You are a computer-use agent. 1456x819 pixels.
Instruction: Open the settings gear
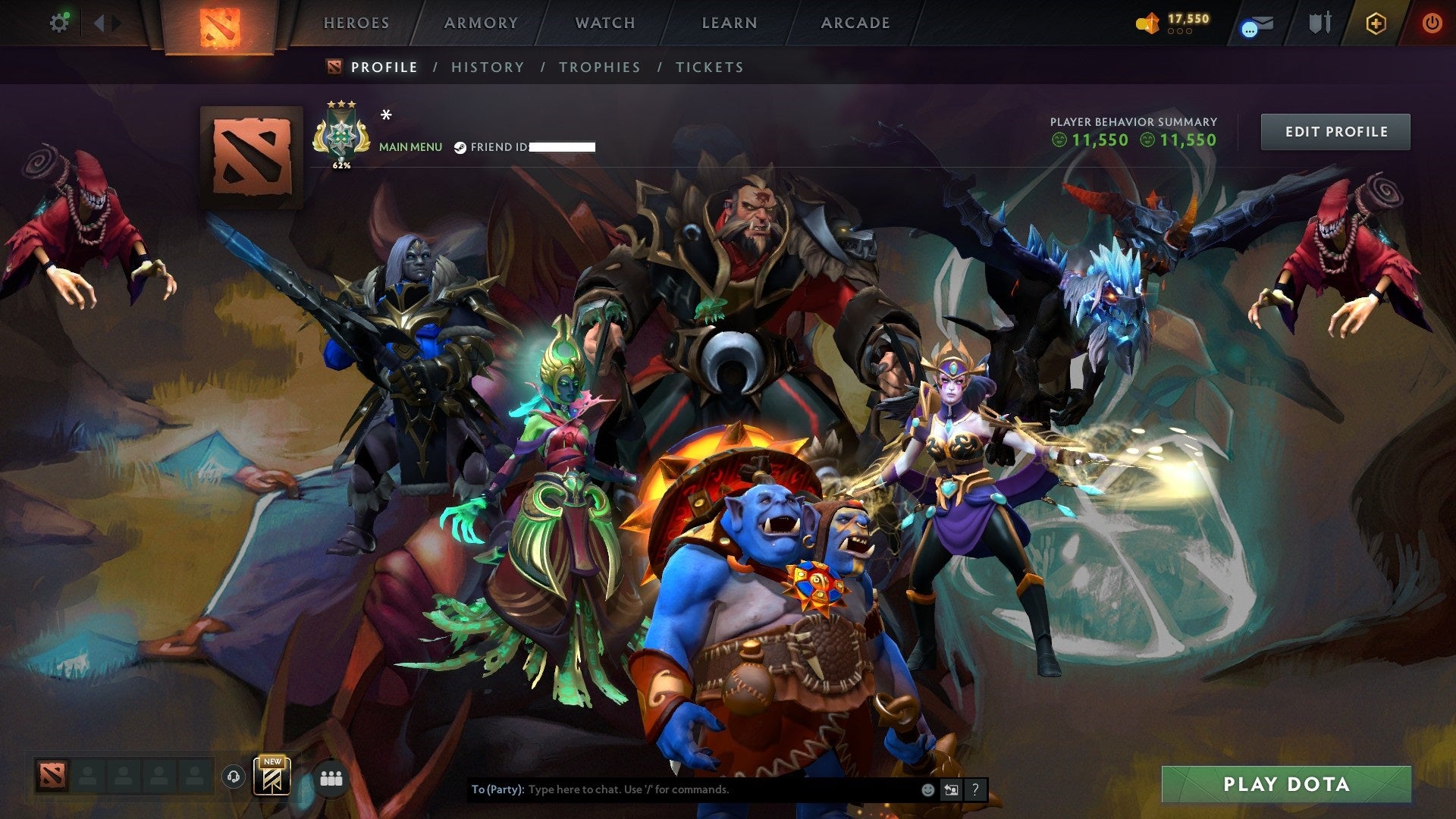pyautogui.click(x=60, y=22)
